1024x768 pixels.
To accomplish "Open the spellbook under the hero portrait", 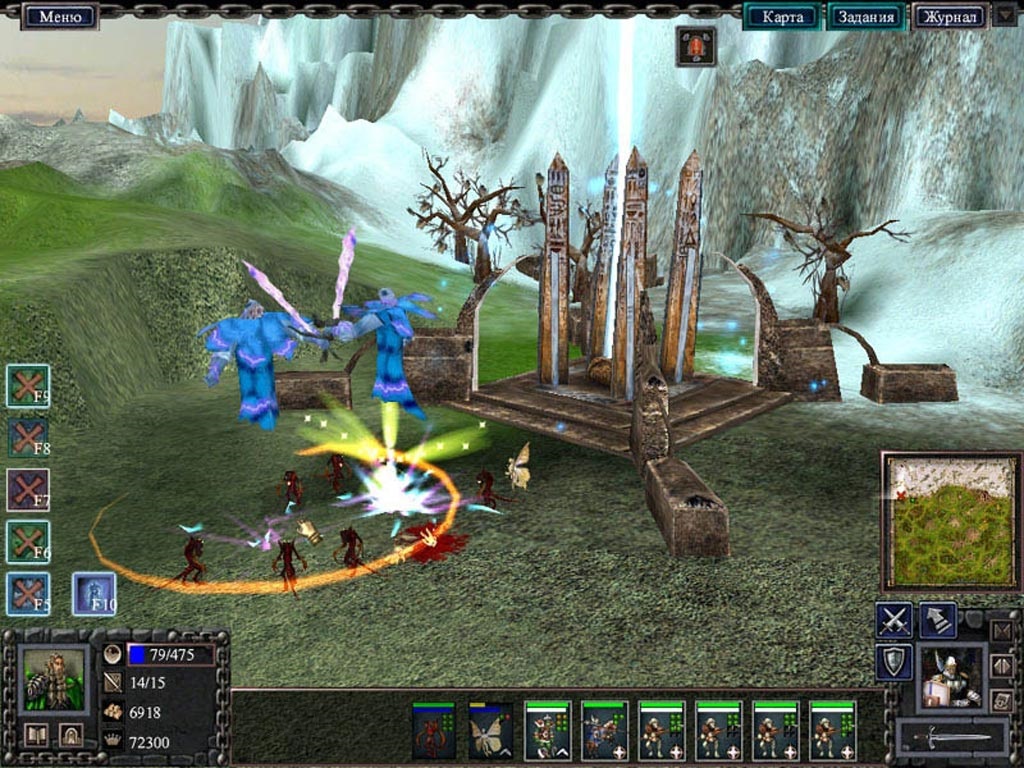I will 37,735.
